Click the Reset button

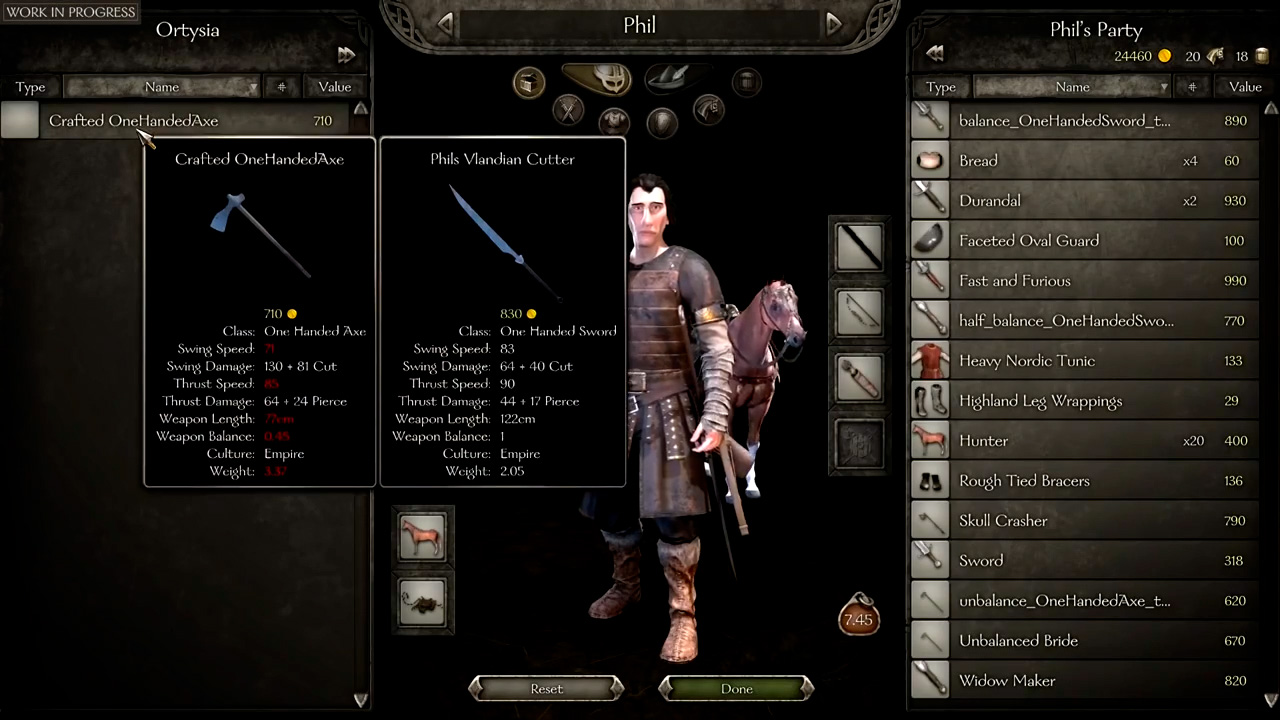[x=546, y=688]
